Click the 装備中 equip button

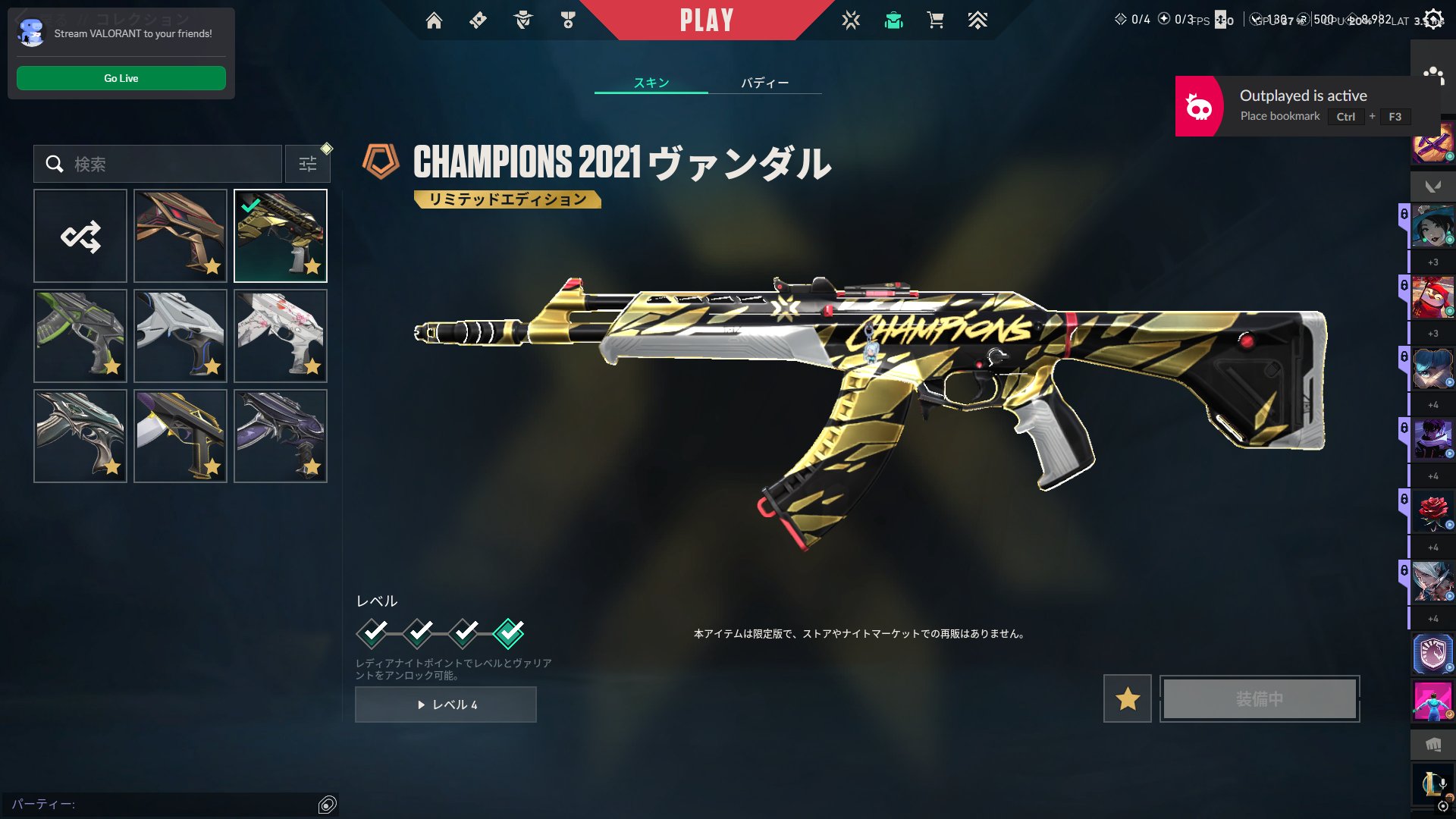point(1260,698)
